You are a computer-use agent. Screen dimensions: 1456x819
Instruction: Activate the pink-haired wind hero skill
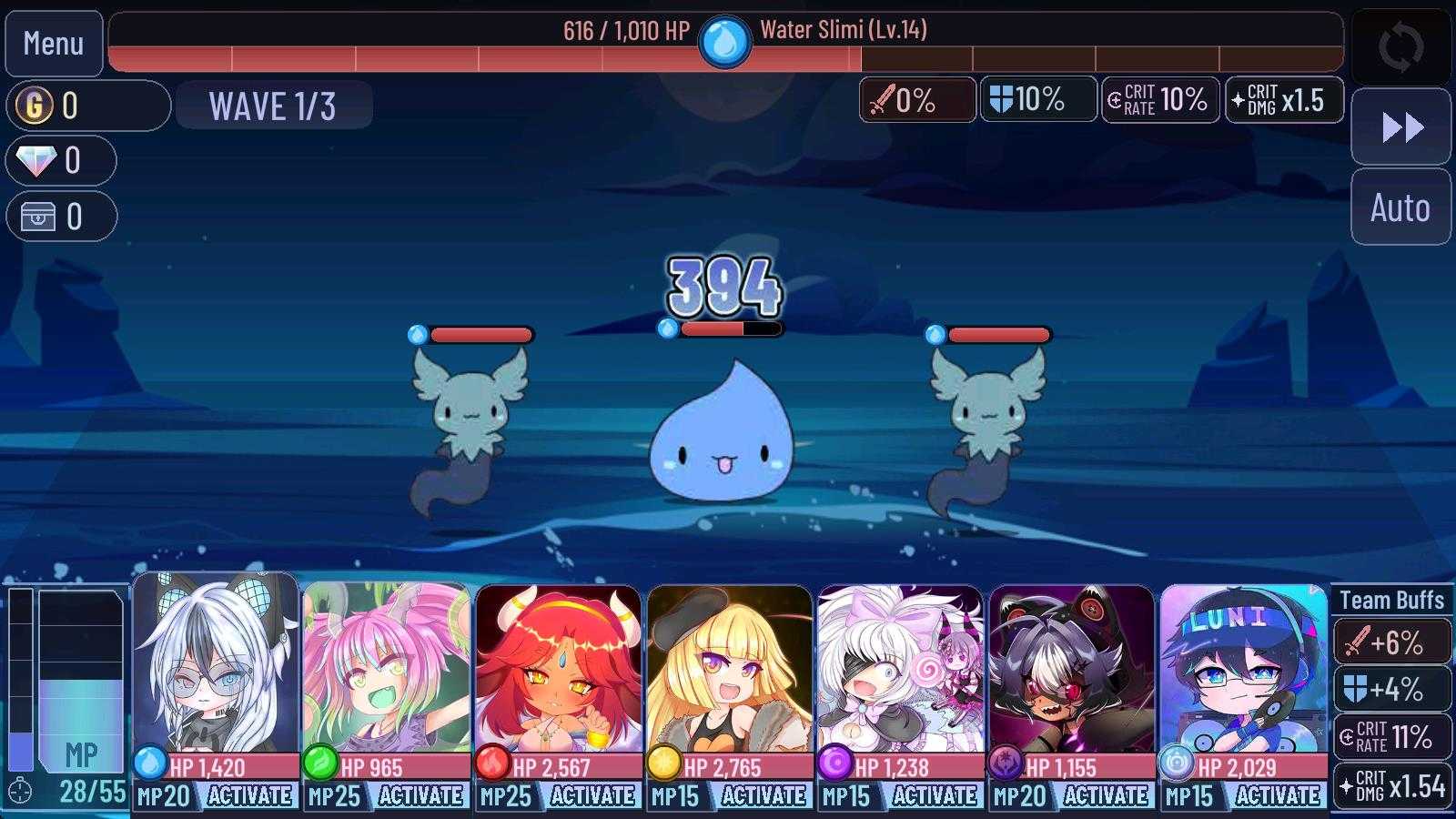(x=420, y=796)
